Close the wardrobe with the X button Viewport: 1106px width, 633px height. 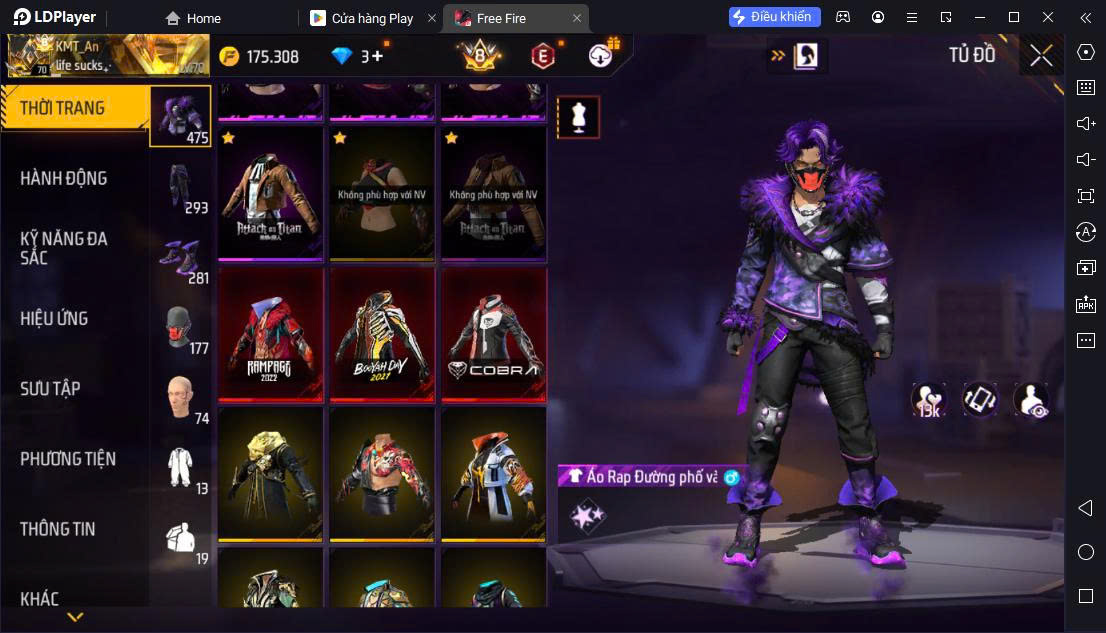[x=1041, y=55]
